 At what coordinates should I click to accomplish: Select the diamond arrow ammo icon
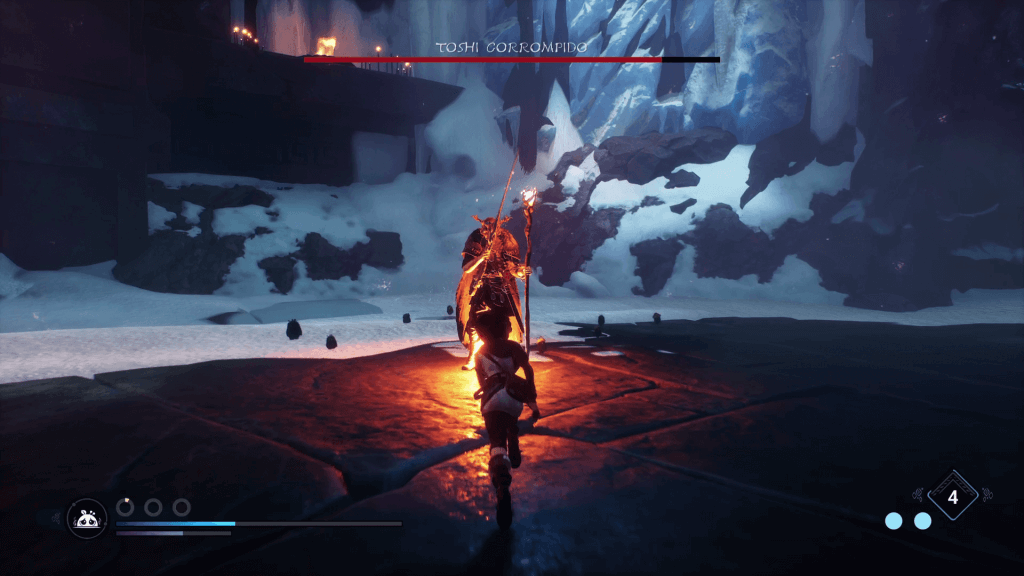(952, 495)
